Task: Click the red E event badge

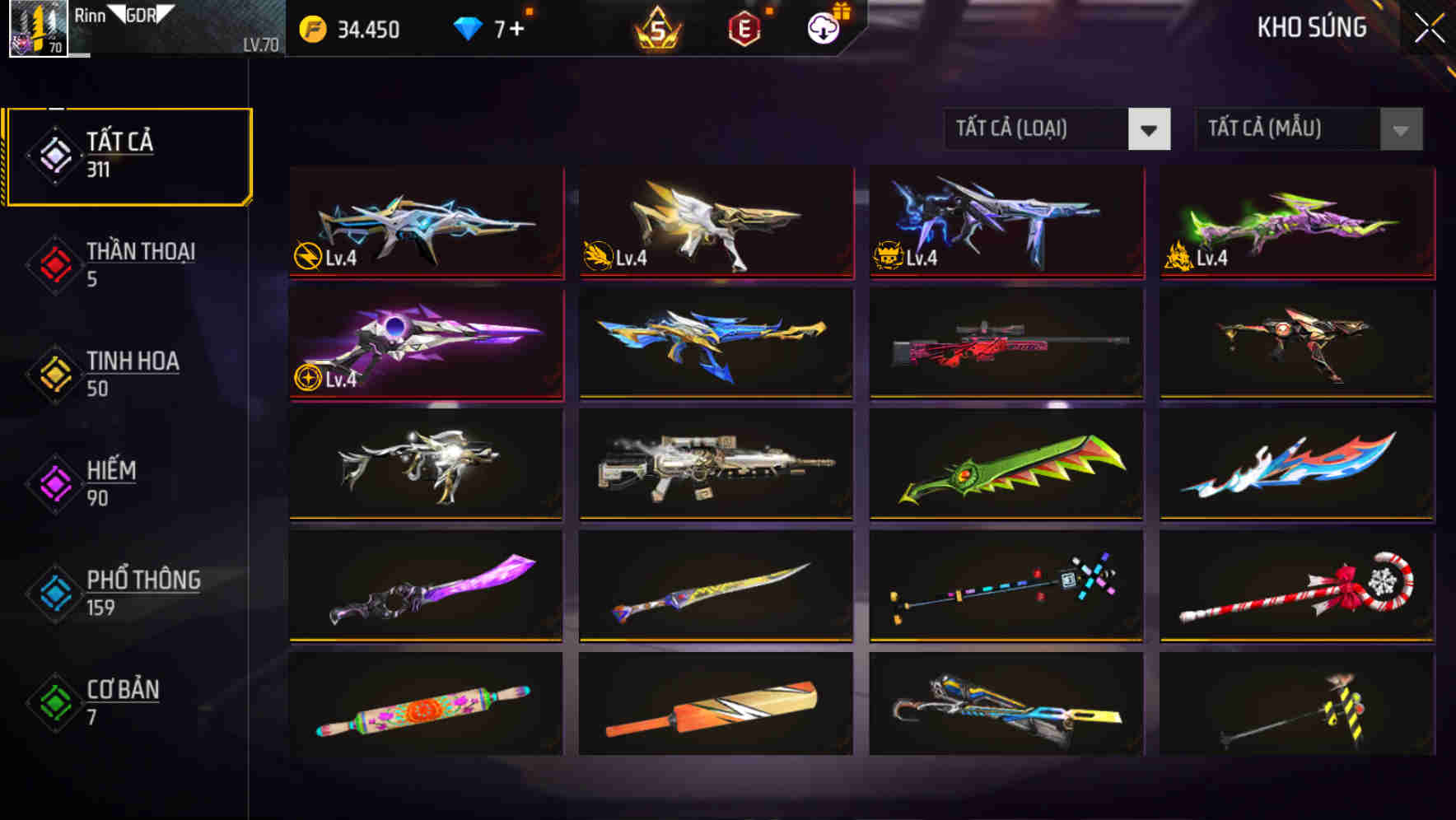Action: pyautogui.click(x=744, y=27)
